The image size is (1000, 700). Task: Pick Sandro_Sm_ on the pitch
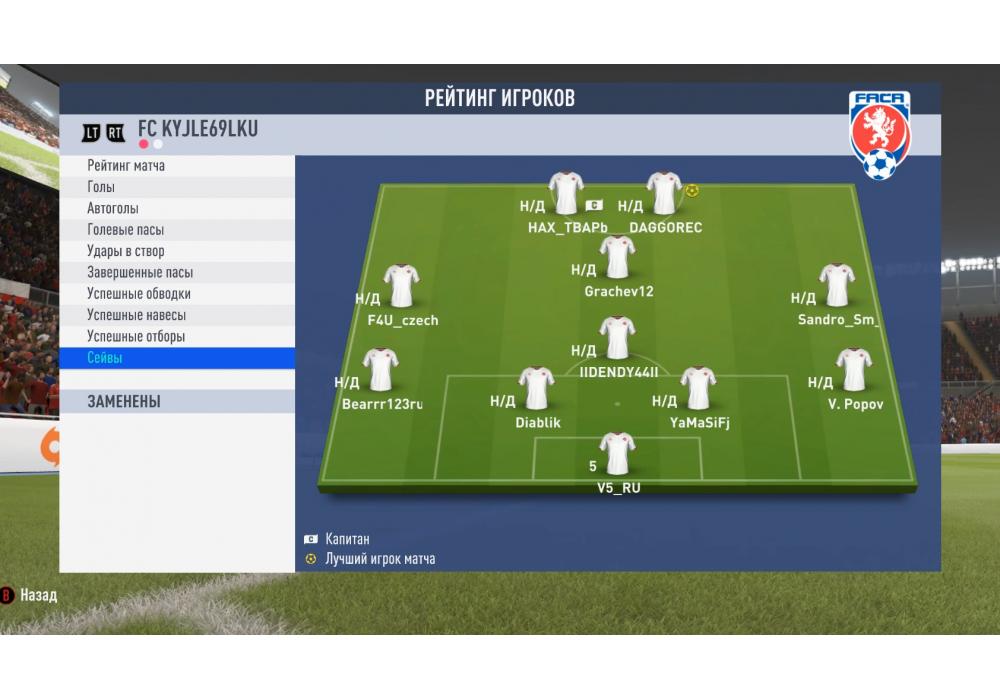pyautogui.click(x=837, y=286)
